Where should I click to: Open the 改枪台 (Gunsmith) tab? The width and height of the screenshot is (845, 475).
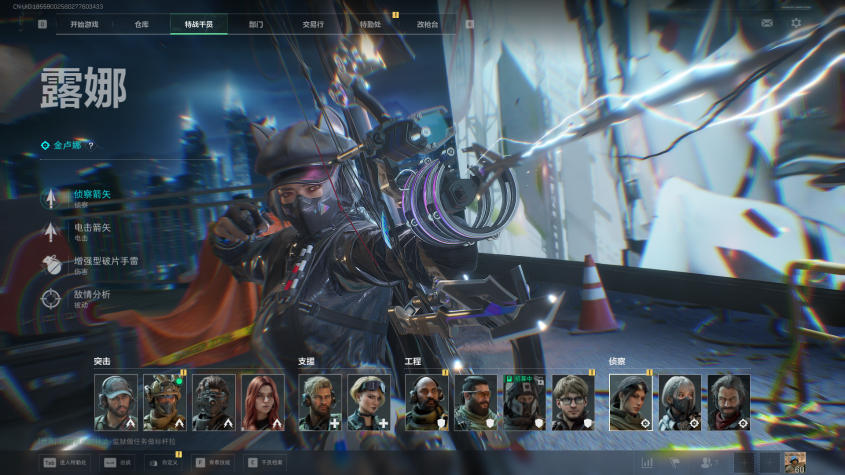click(427, 24)
